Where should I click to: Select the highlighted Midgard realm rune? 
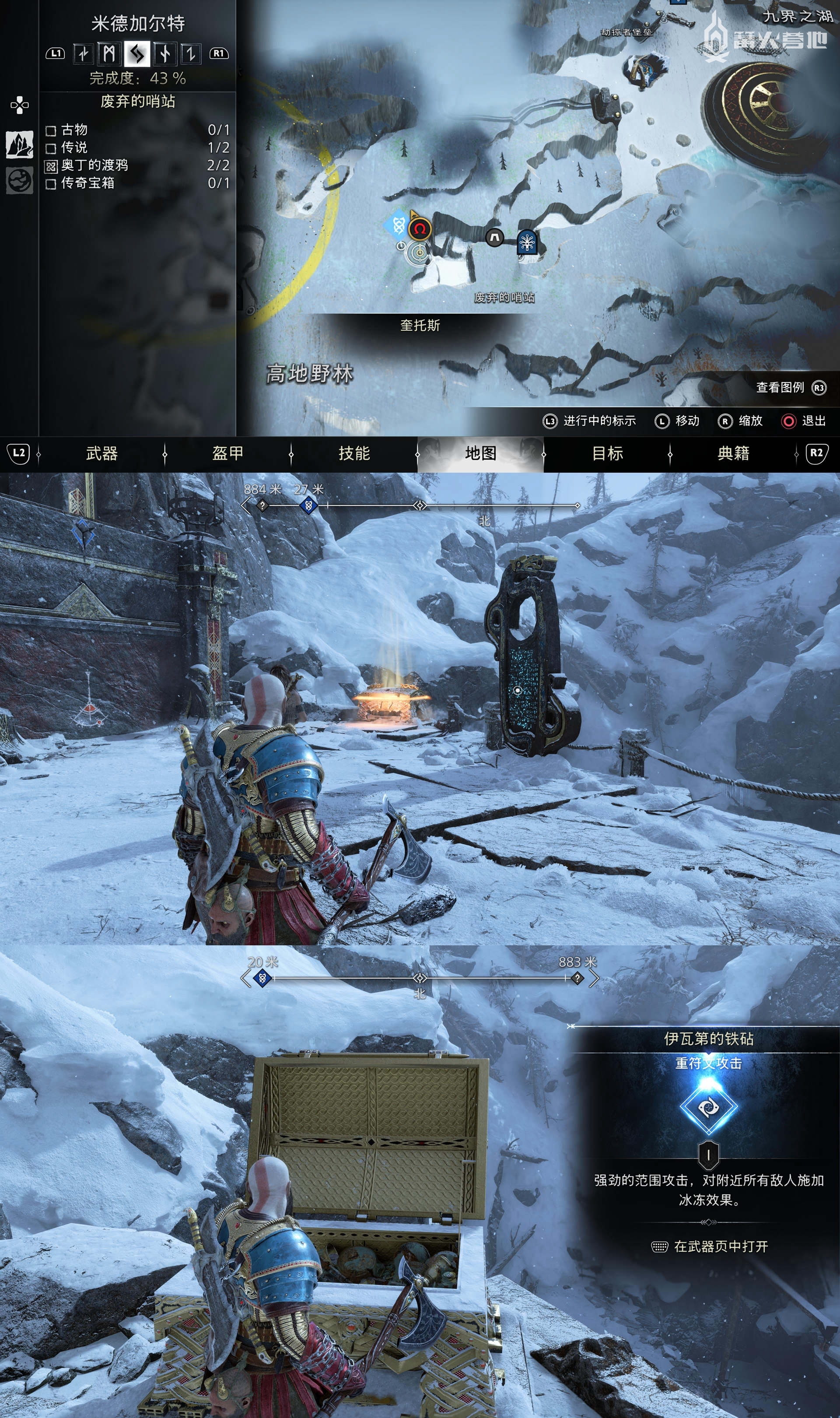137,54
